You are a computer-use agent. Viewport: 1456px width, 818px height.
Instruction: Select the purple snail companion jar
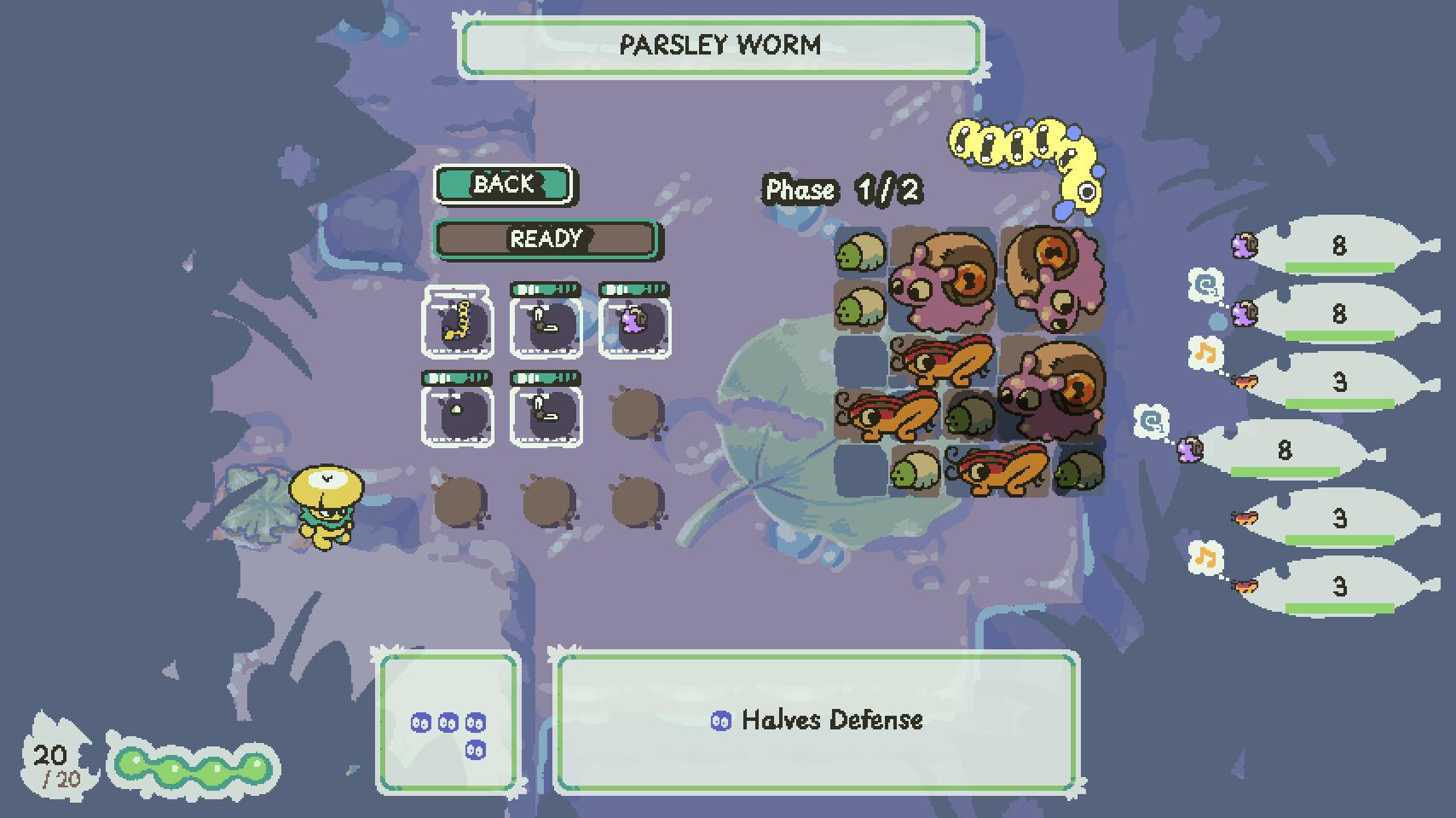[635, 325]
